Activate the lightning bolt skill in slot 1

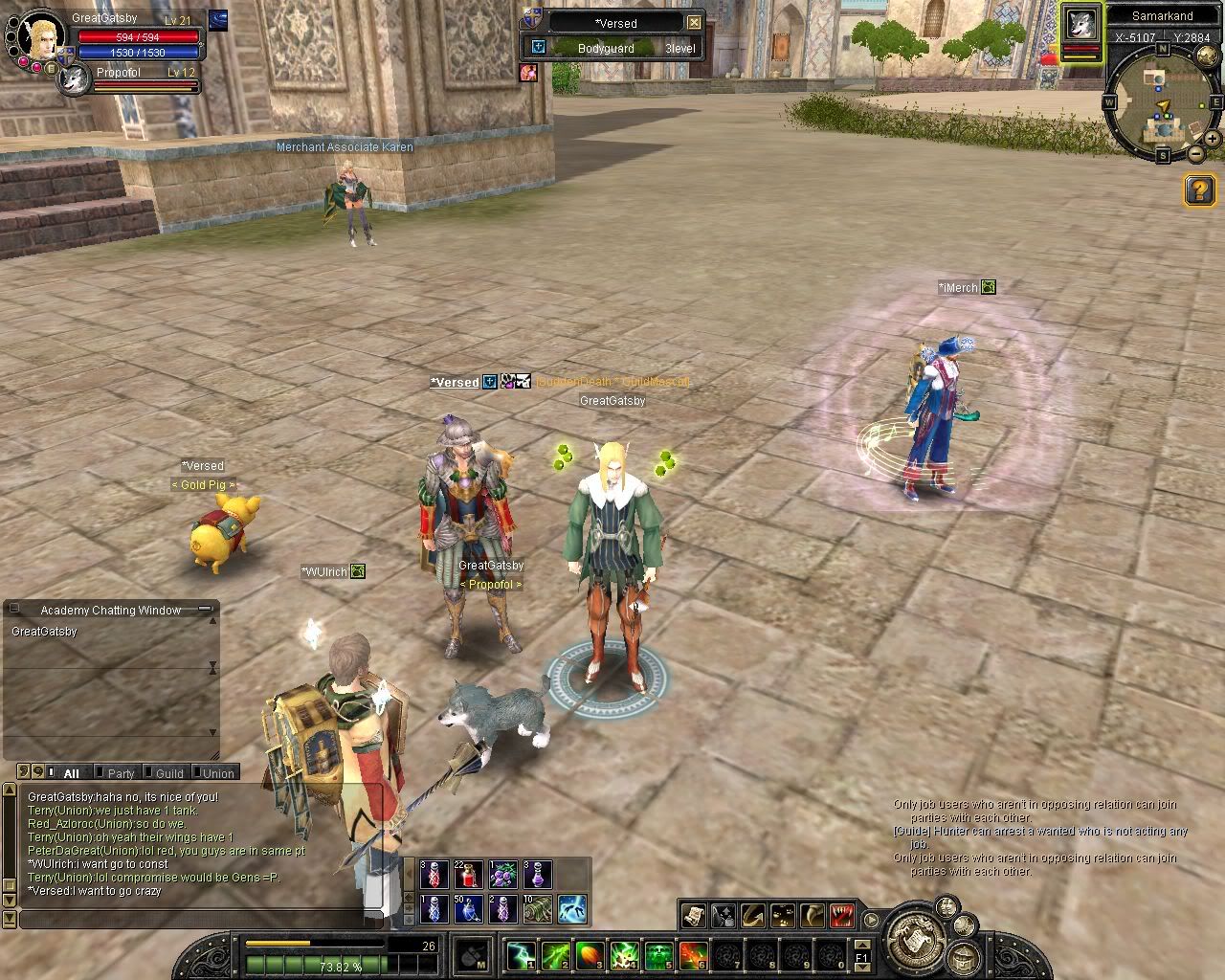(x=521, y=955)
